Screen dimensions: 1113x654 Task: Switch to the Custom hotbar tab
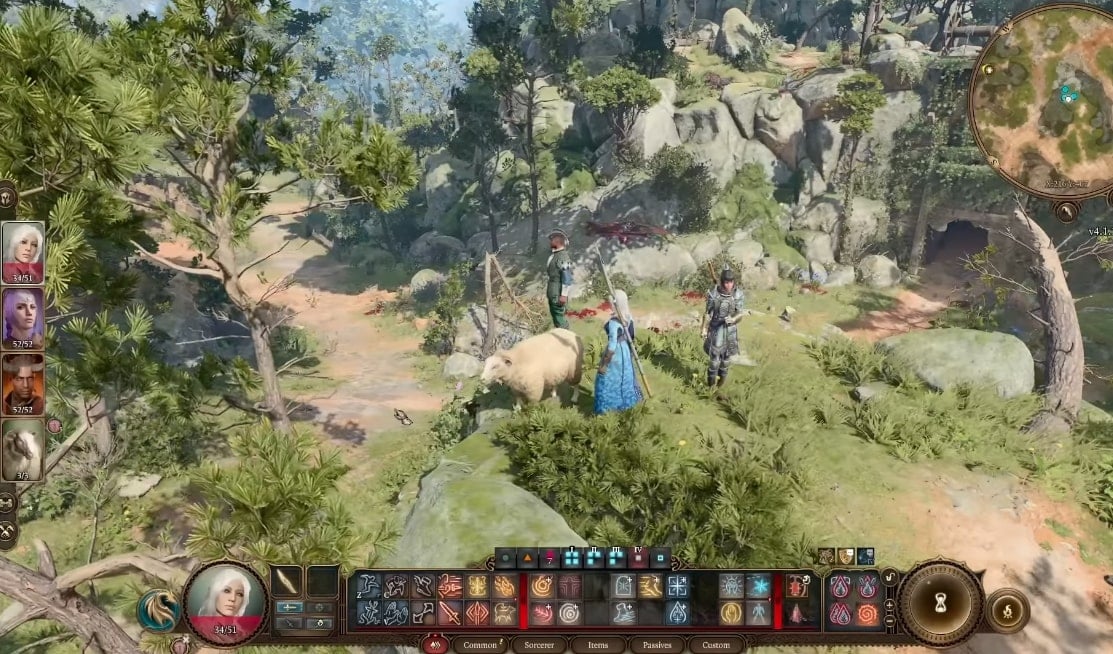click(x=716, y=645)
